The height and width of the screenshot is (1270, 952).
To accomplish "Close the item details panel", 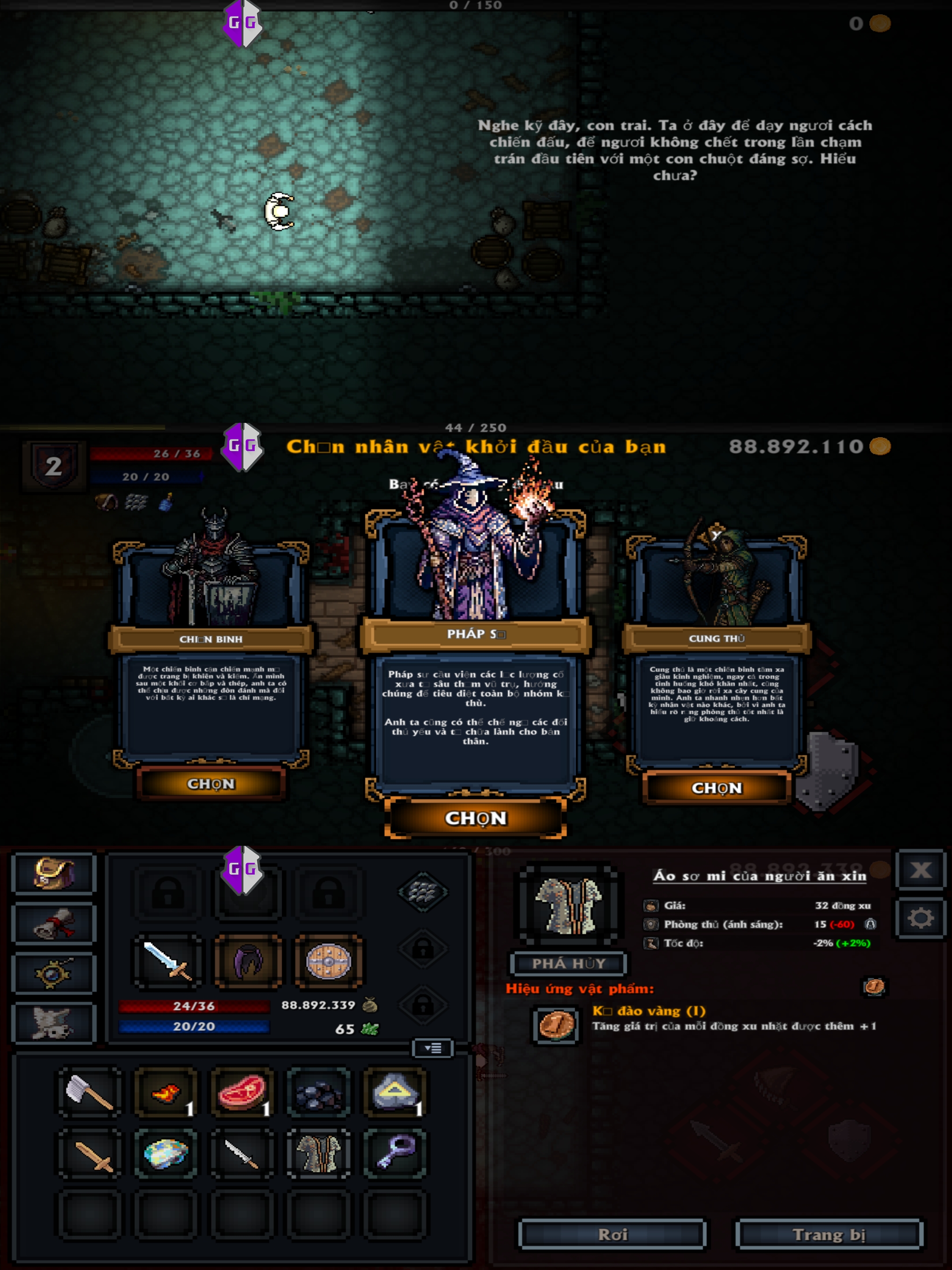I will pyautogui.click(x=920, y=870).
